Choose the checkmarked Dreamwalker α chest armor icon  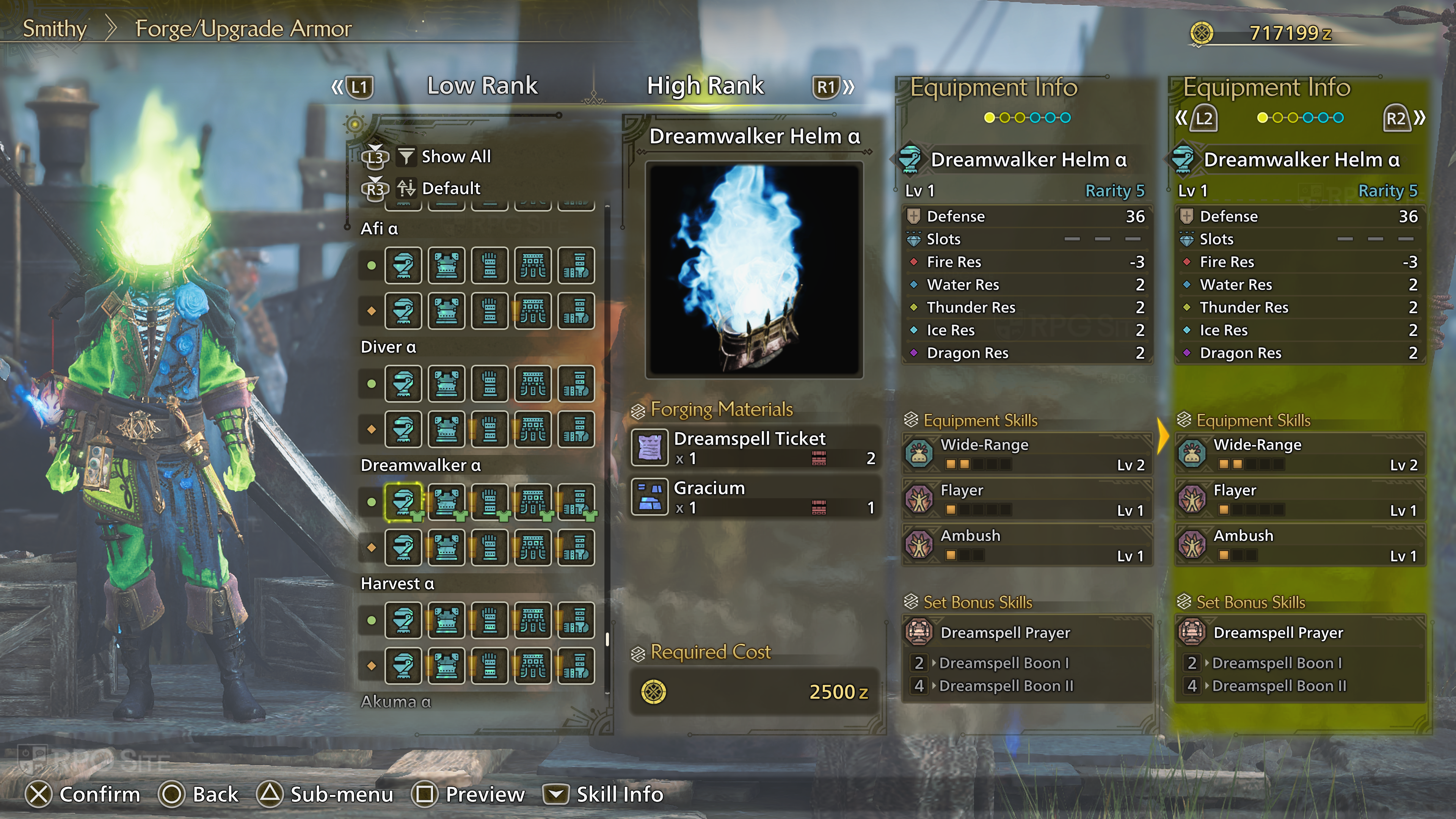click(447, 501)
